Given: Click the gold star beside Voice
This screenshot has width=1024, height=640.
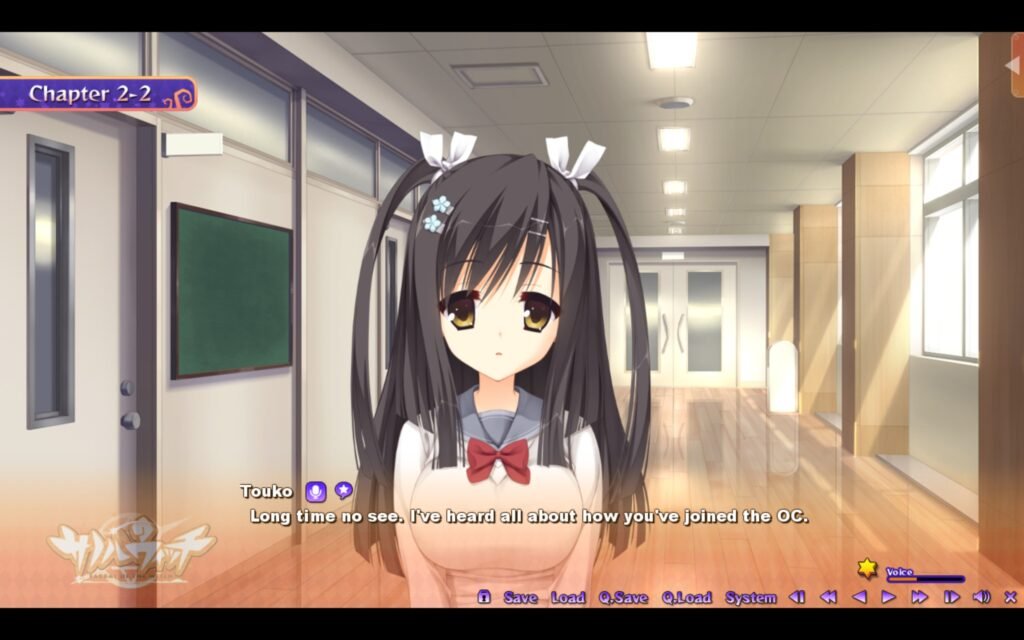Looking at the screenshot, I should click(x=867, y=569).
